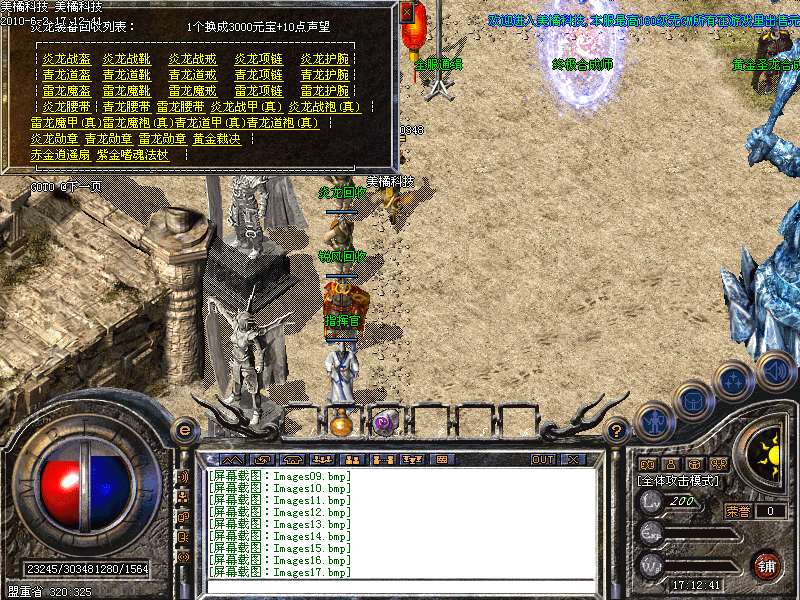Use the orange potion in the belt slot

(x=341, y=424)
